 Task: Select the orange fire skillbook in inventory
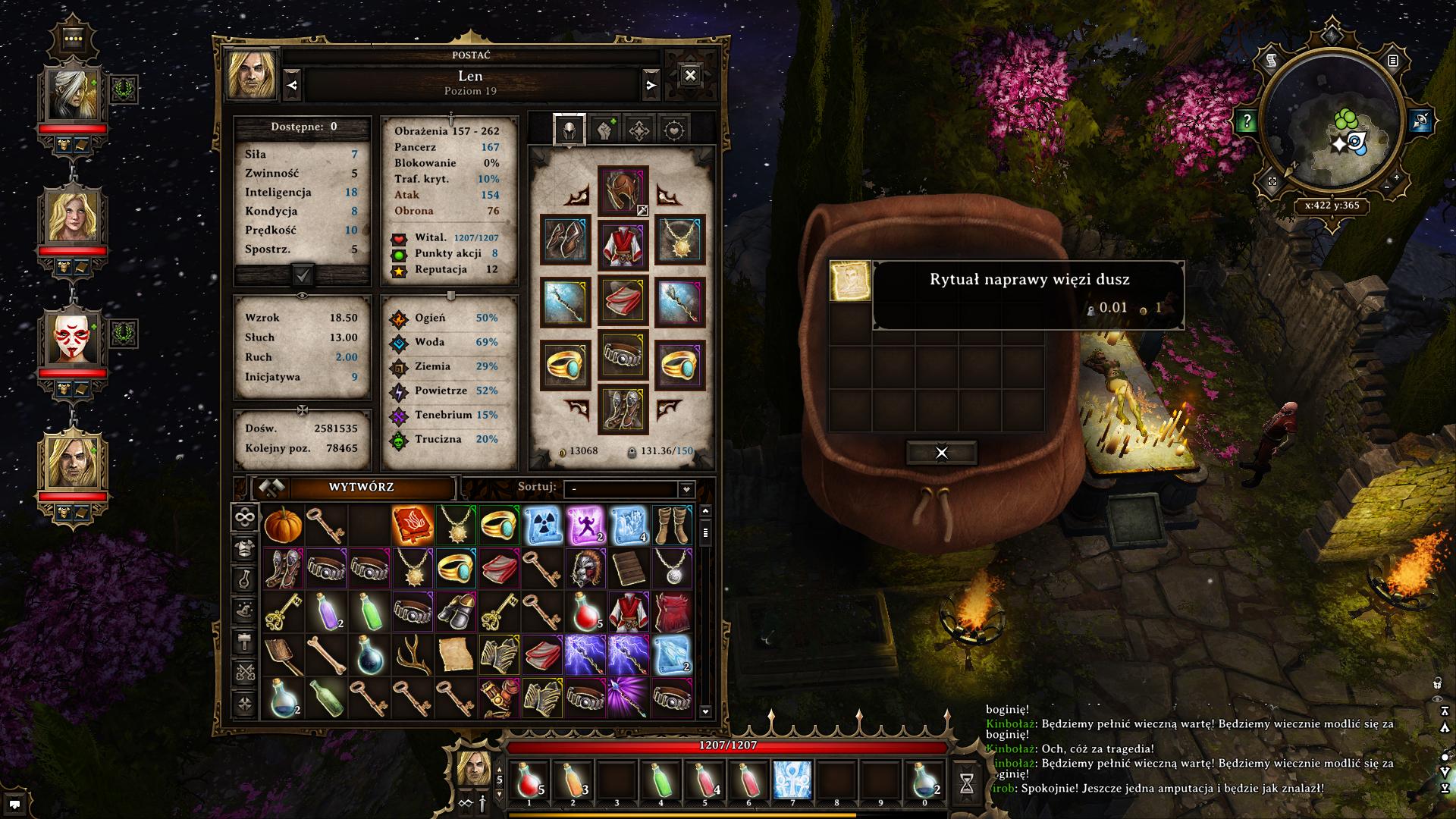coord(413,525)
